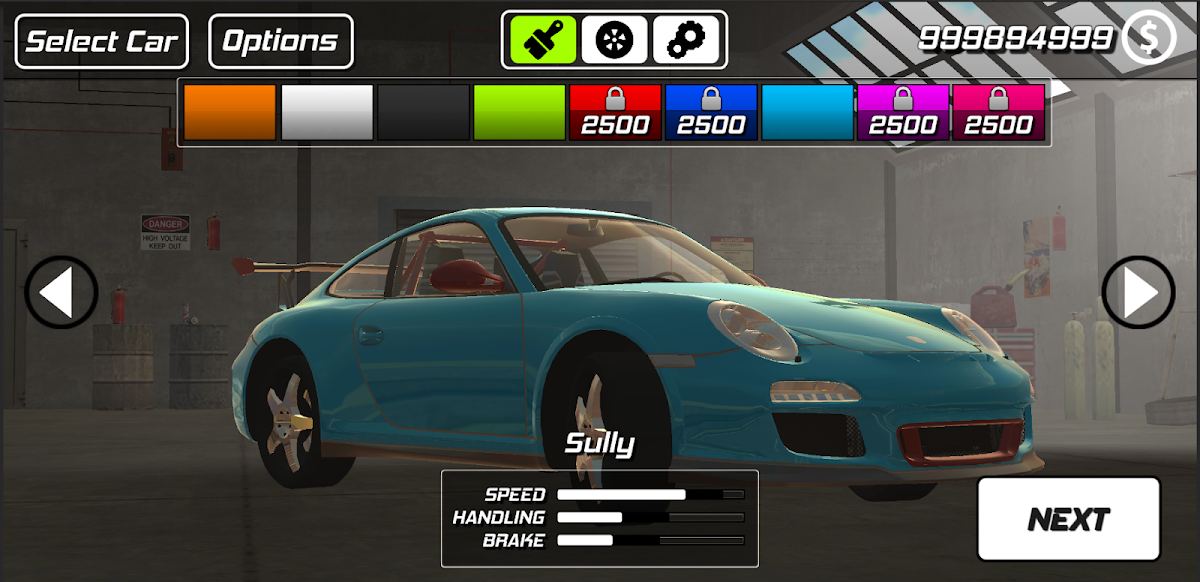Switch to the wheel rim tab
This screenshot has height=582, width=1200.
tap(614, 40)
